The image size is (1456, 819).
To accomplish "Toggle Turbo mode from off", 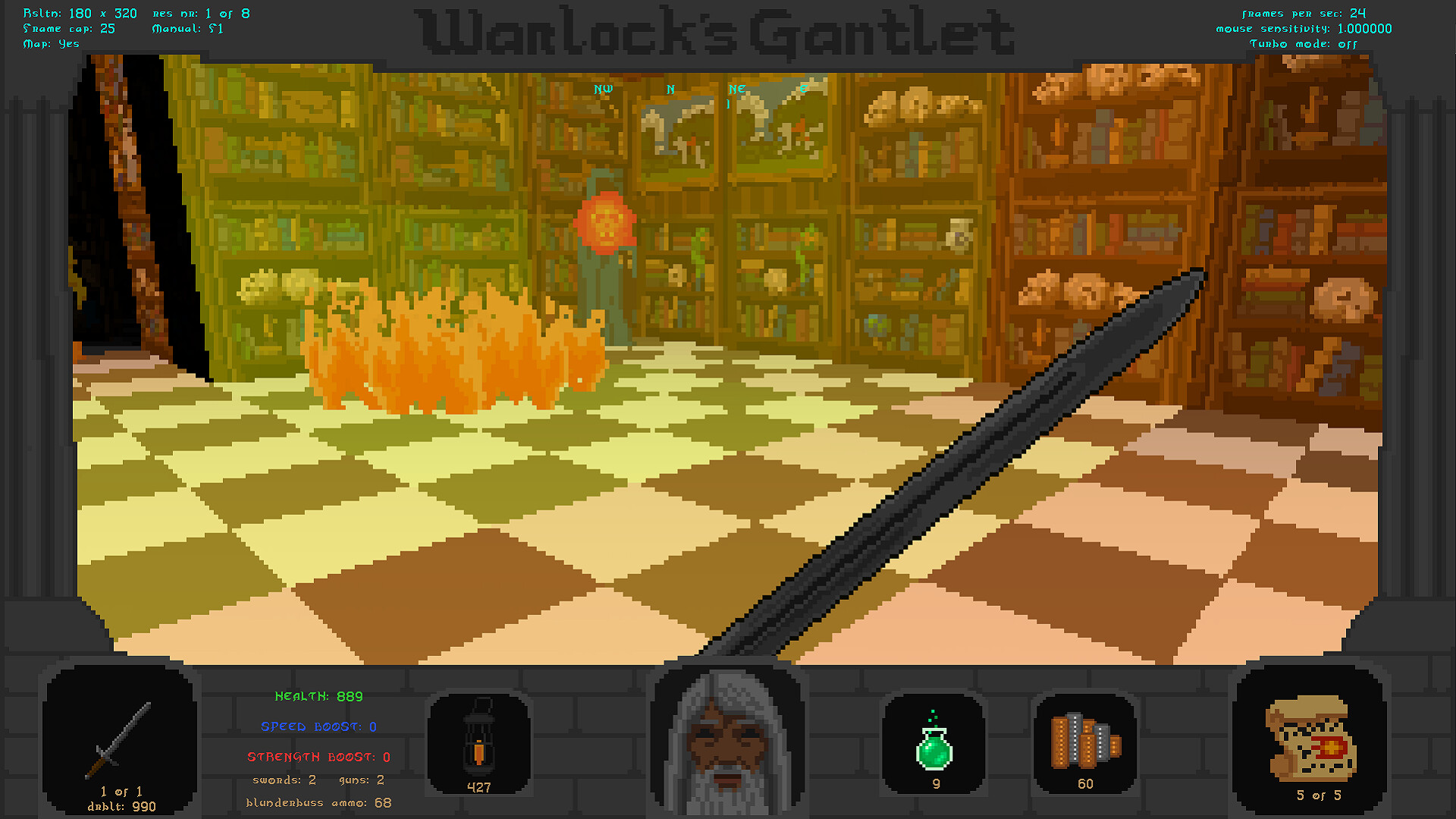I will click(x=1304, y=44).
